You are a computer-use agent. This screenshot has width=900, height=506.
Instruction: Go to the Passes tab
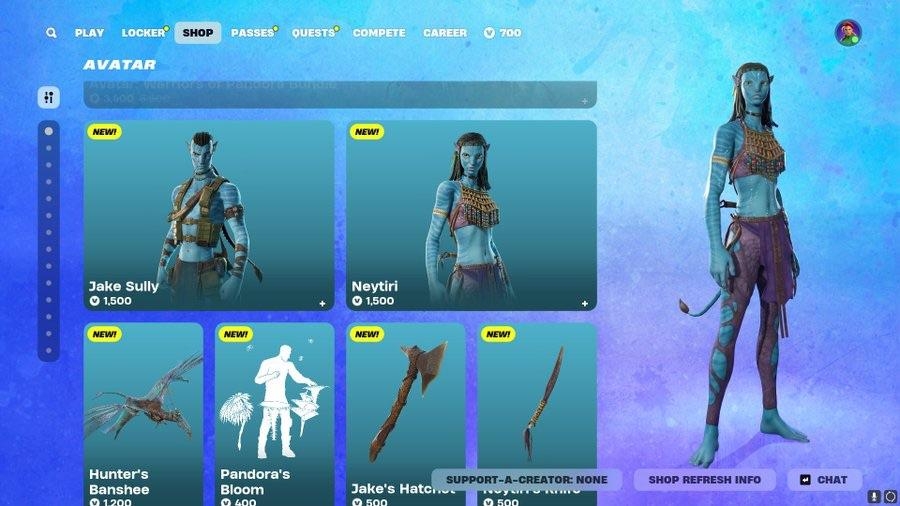coord(252,33)
